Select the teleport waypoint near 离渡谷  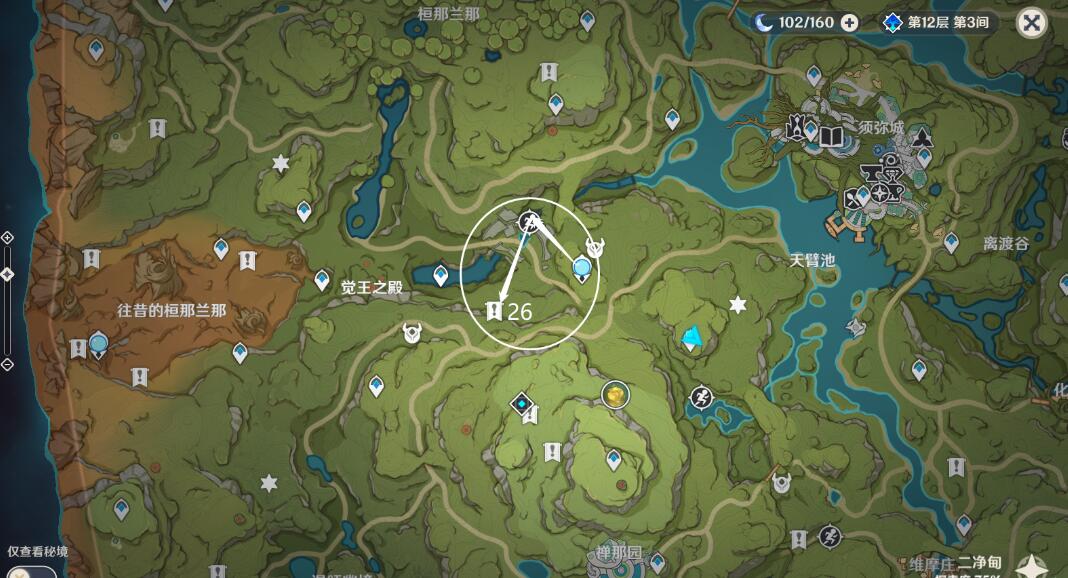(951, 242)
